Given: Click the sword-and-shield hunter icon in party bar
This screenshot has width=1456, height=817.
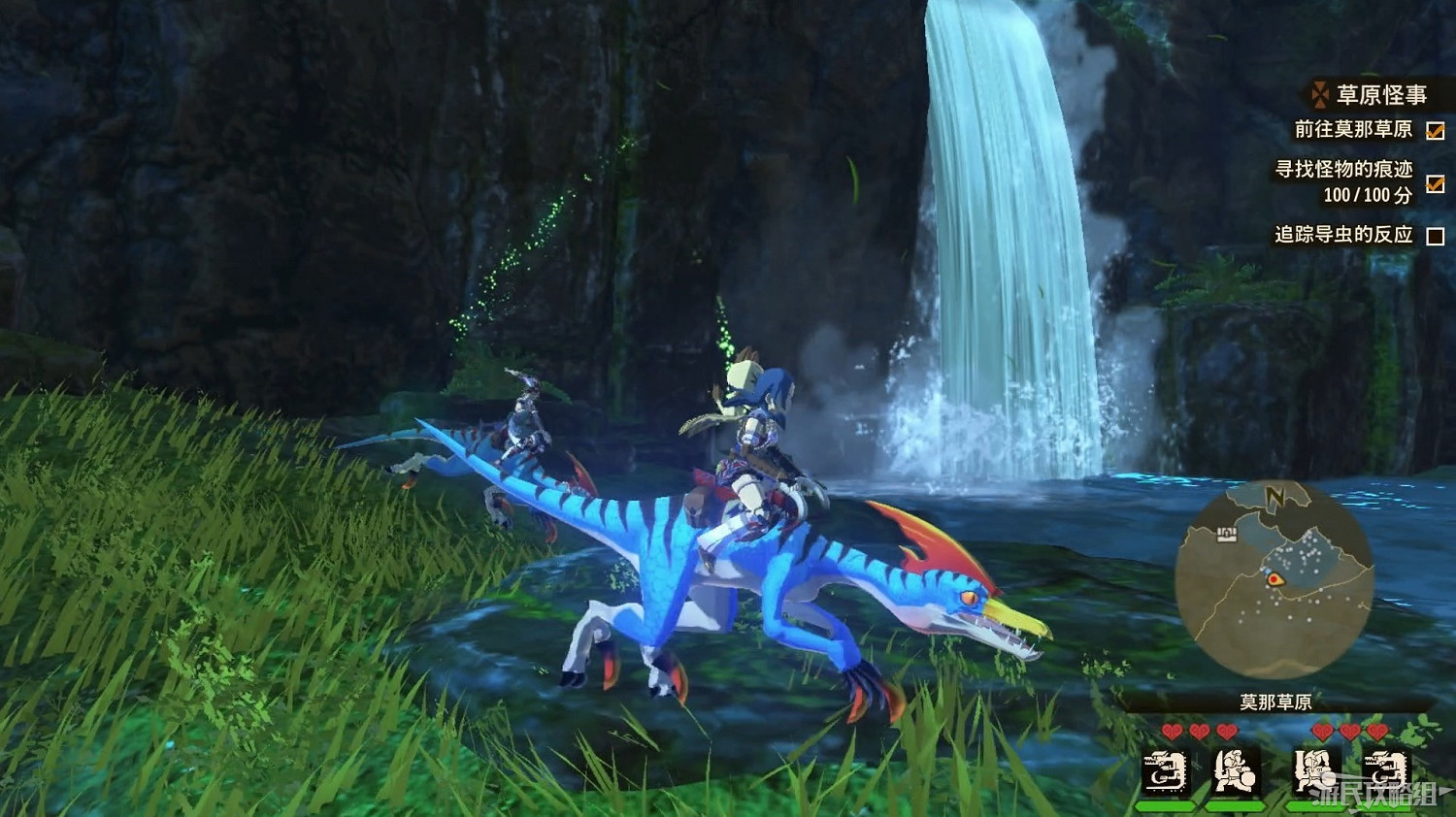Looking at the screenshot, I should click(x=1235, y=771).
